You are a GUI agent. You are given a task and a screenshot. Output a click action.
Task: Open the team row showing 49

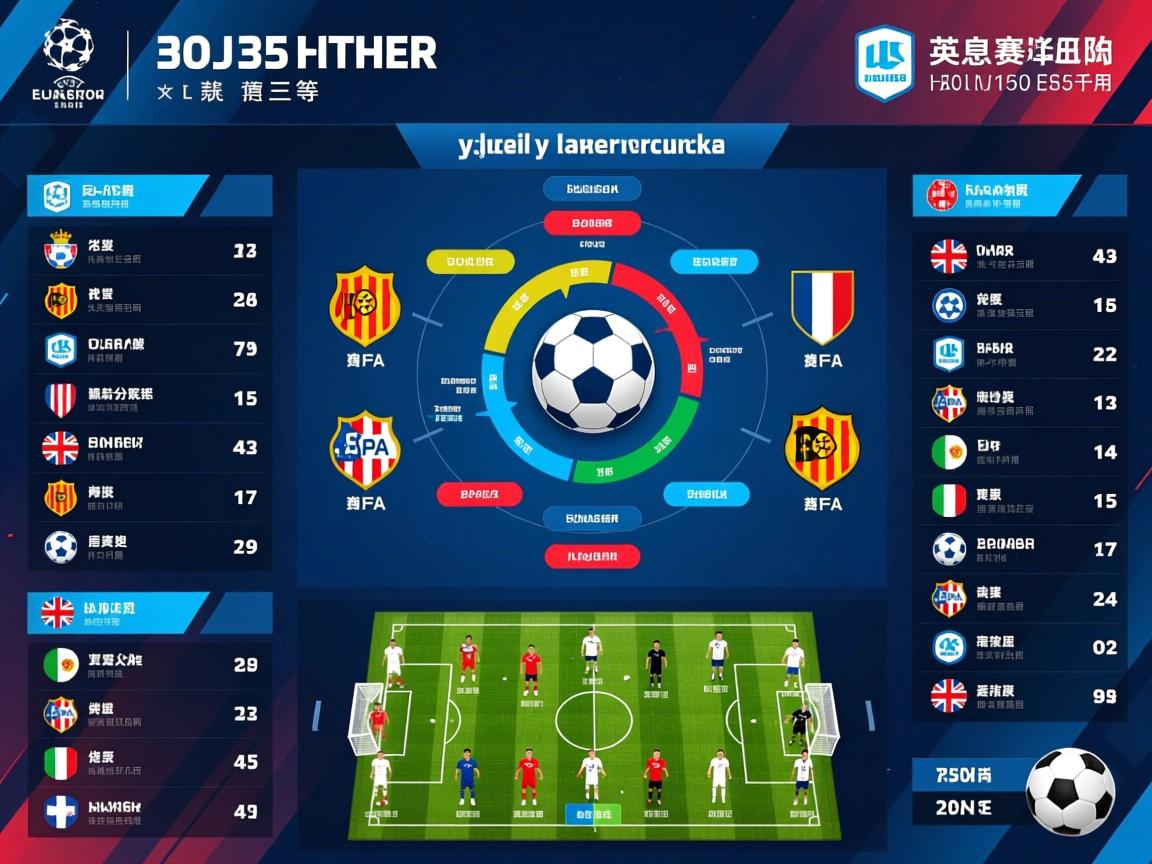150,812
